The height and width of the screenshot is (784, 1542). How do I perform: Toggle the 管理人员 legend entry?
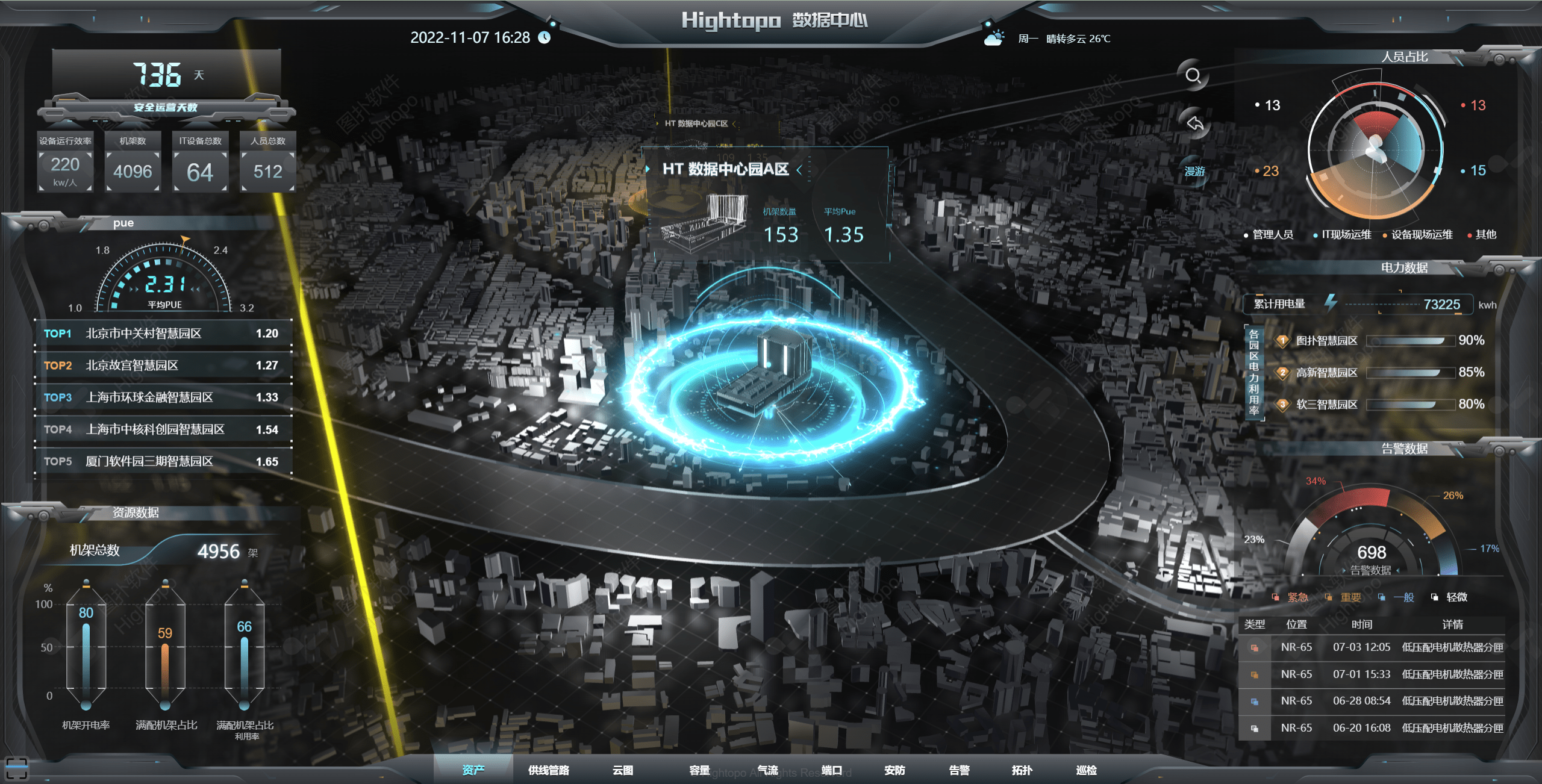coord(1269,234)
